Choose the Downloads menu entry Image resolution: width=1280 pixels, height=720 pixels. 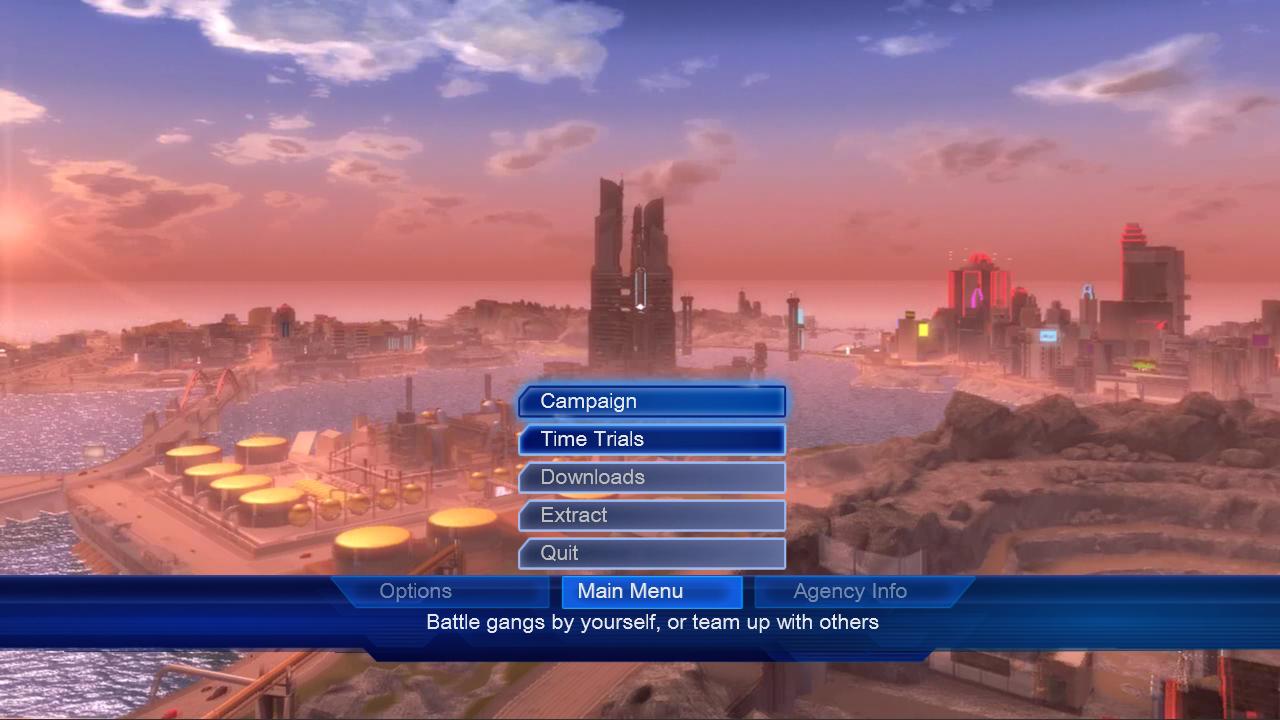[652, 477]
